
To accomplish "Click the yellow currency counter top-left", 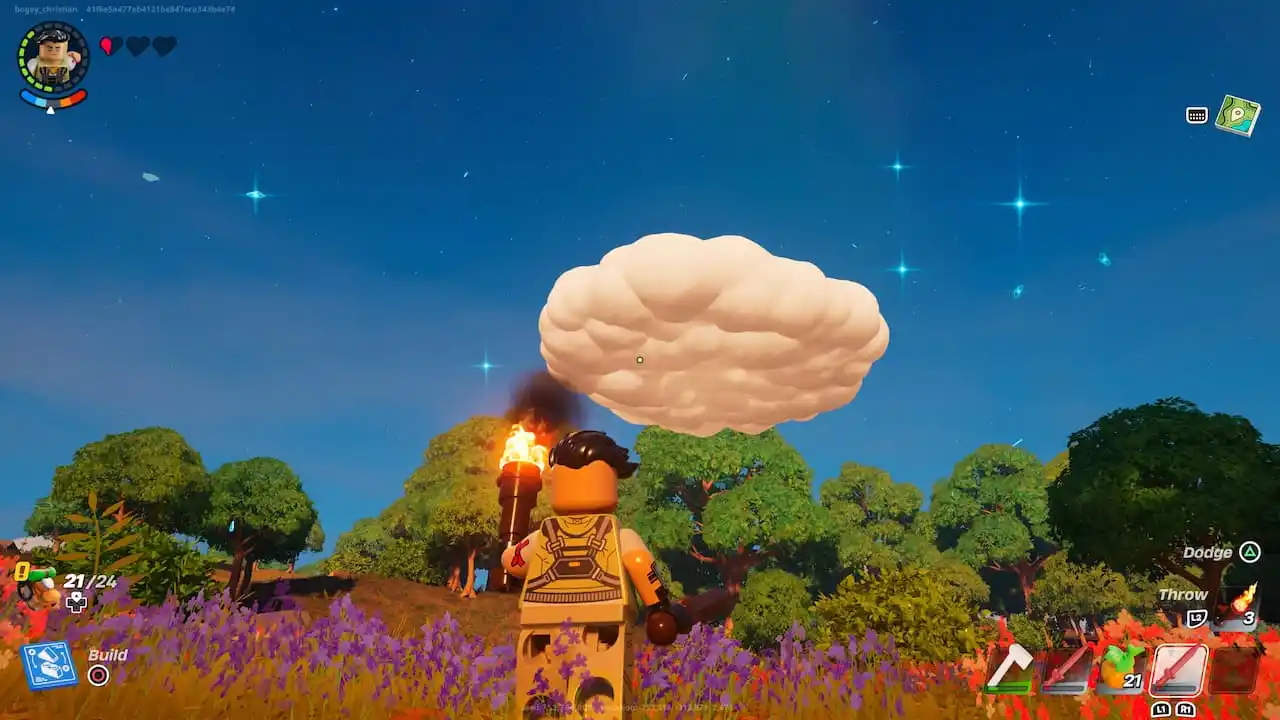I will pos(22,571).
